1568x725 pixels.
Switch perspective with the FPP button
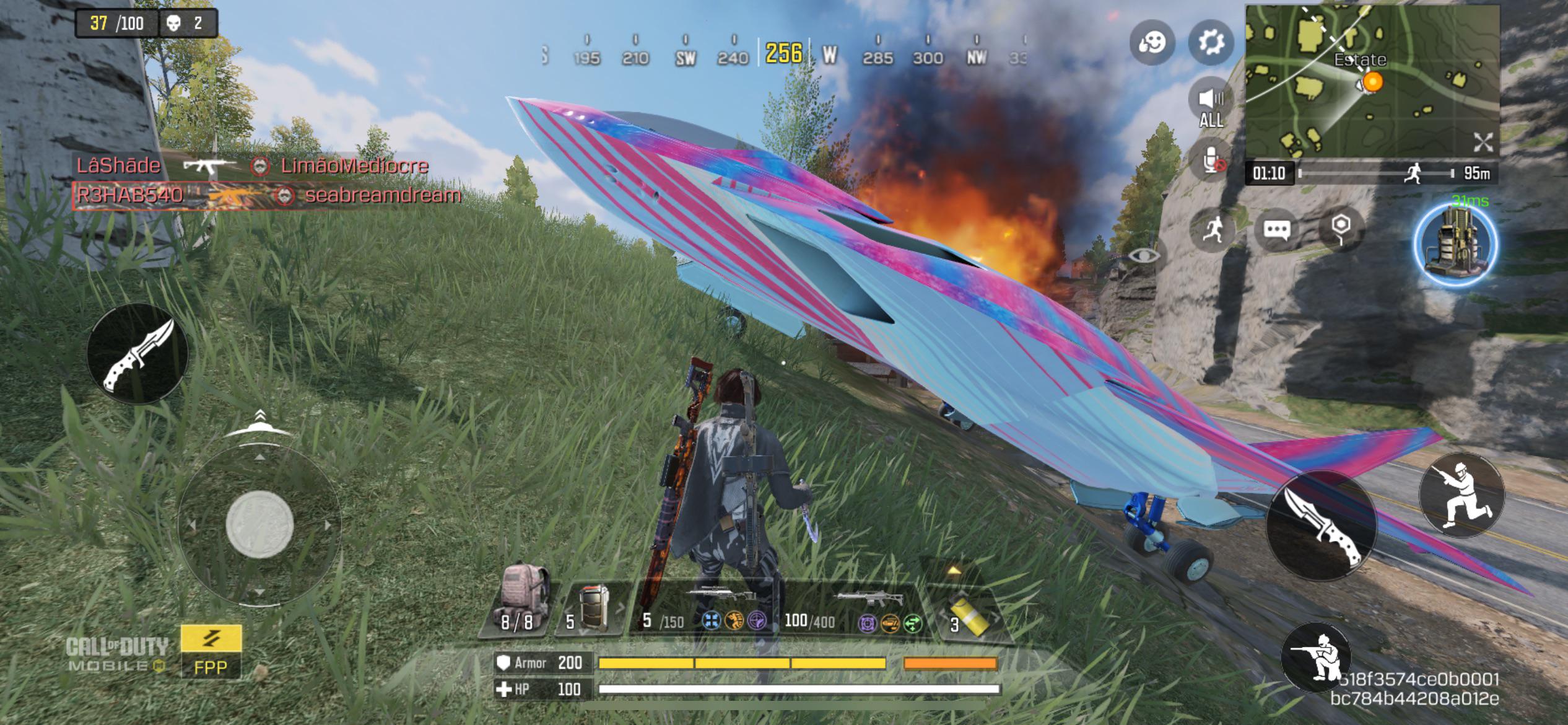pyautogui.click(x=211, y=652)
